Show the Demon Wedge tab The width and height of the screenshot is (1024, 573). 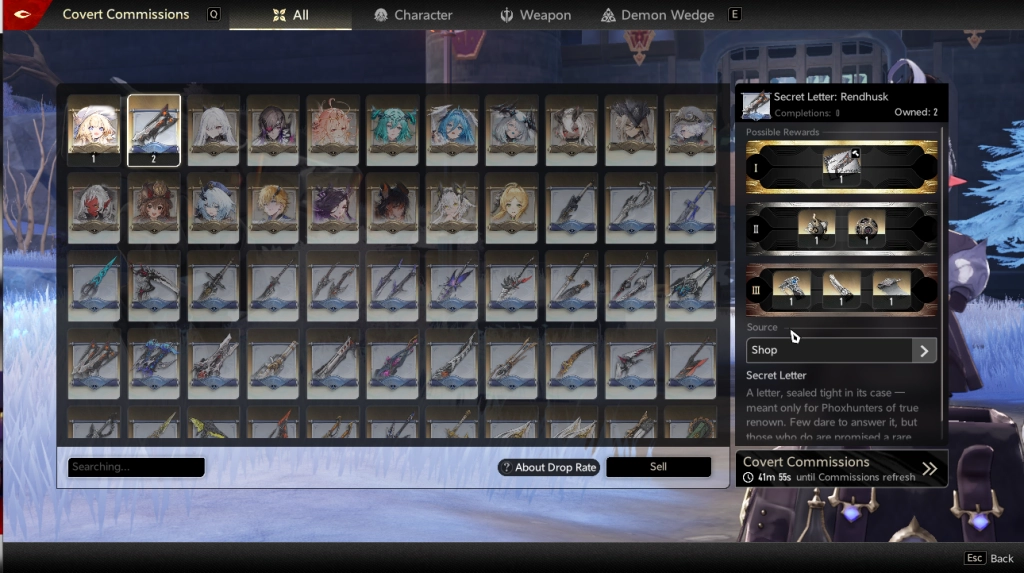pyautogui.click(x=657, y=15)
